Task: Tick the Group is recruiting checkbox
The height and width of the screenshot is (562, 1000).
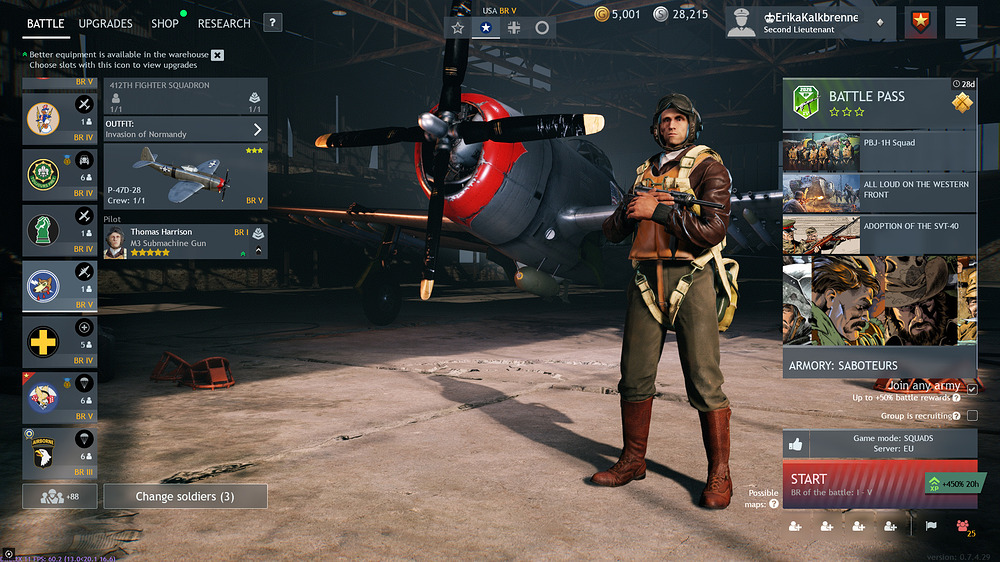Action: (972, 416)
